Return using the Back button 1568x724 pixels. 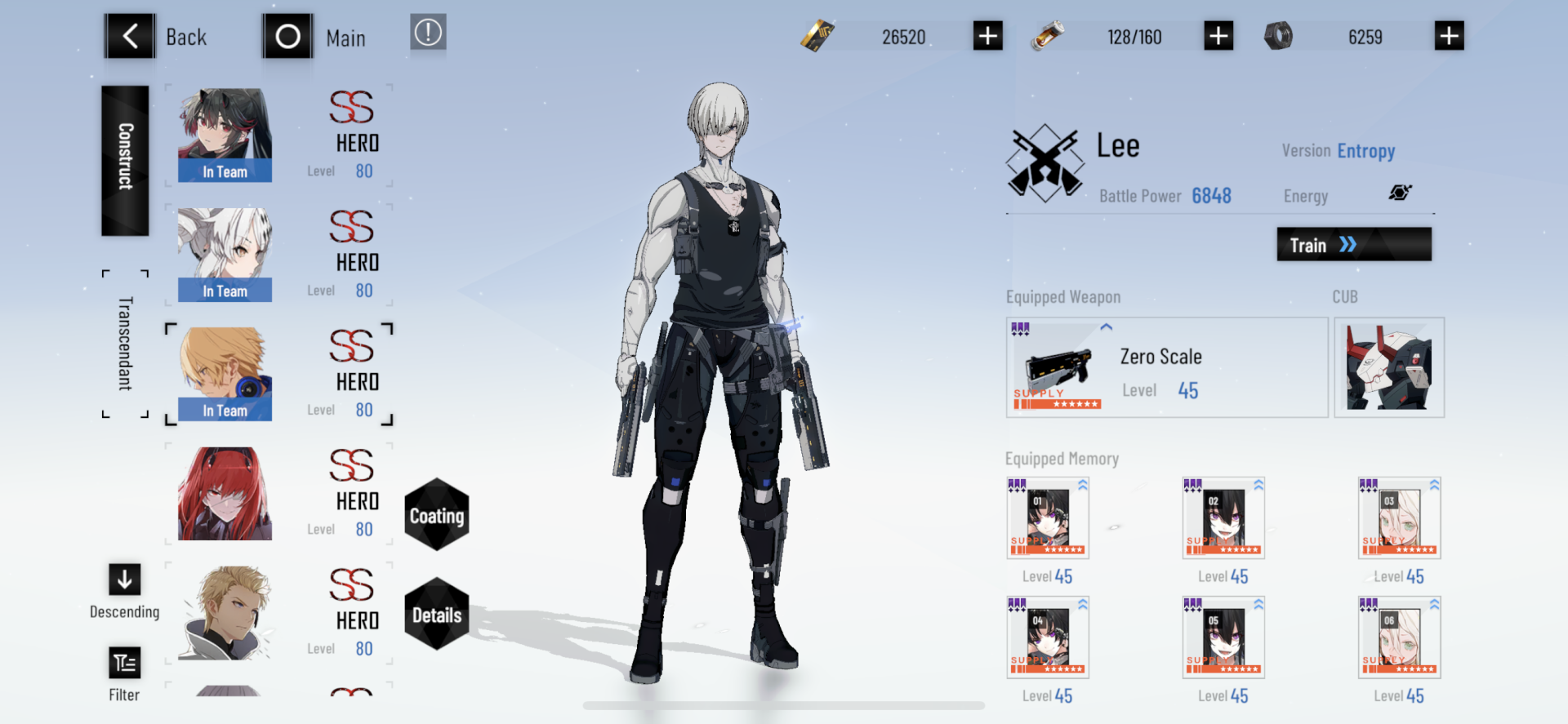coord(130,36)
